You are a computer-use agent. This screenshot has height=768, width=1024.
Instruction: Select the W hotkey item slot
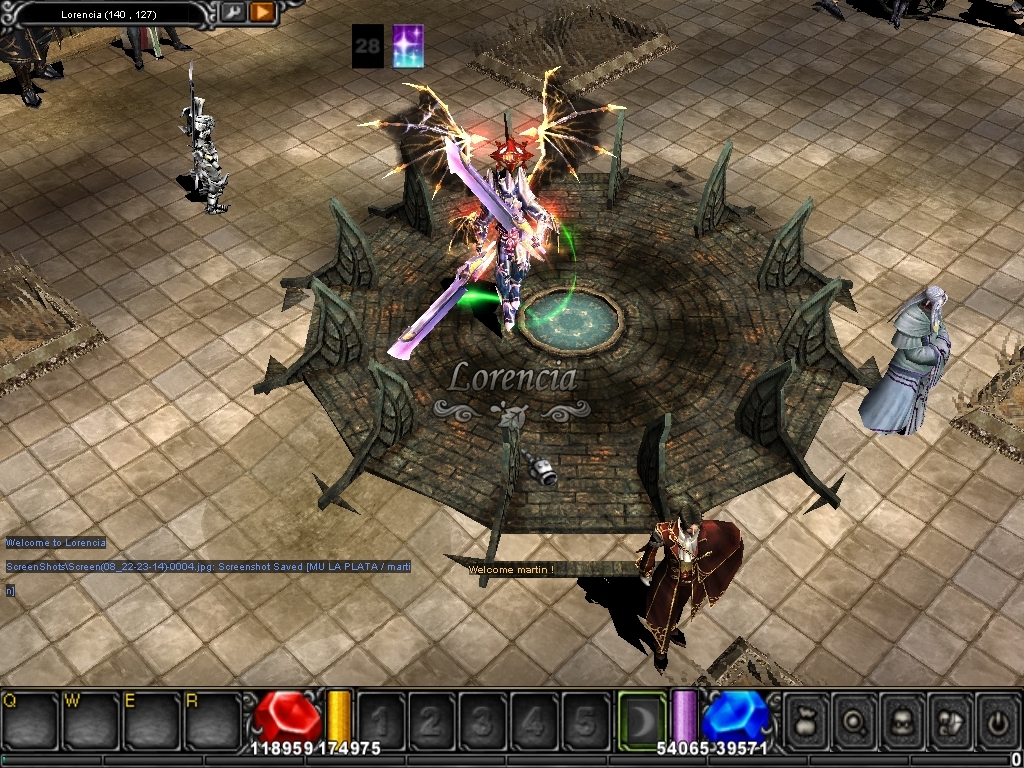click(90, 718)
